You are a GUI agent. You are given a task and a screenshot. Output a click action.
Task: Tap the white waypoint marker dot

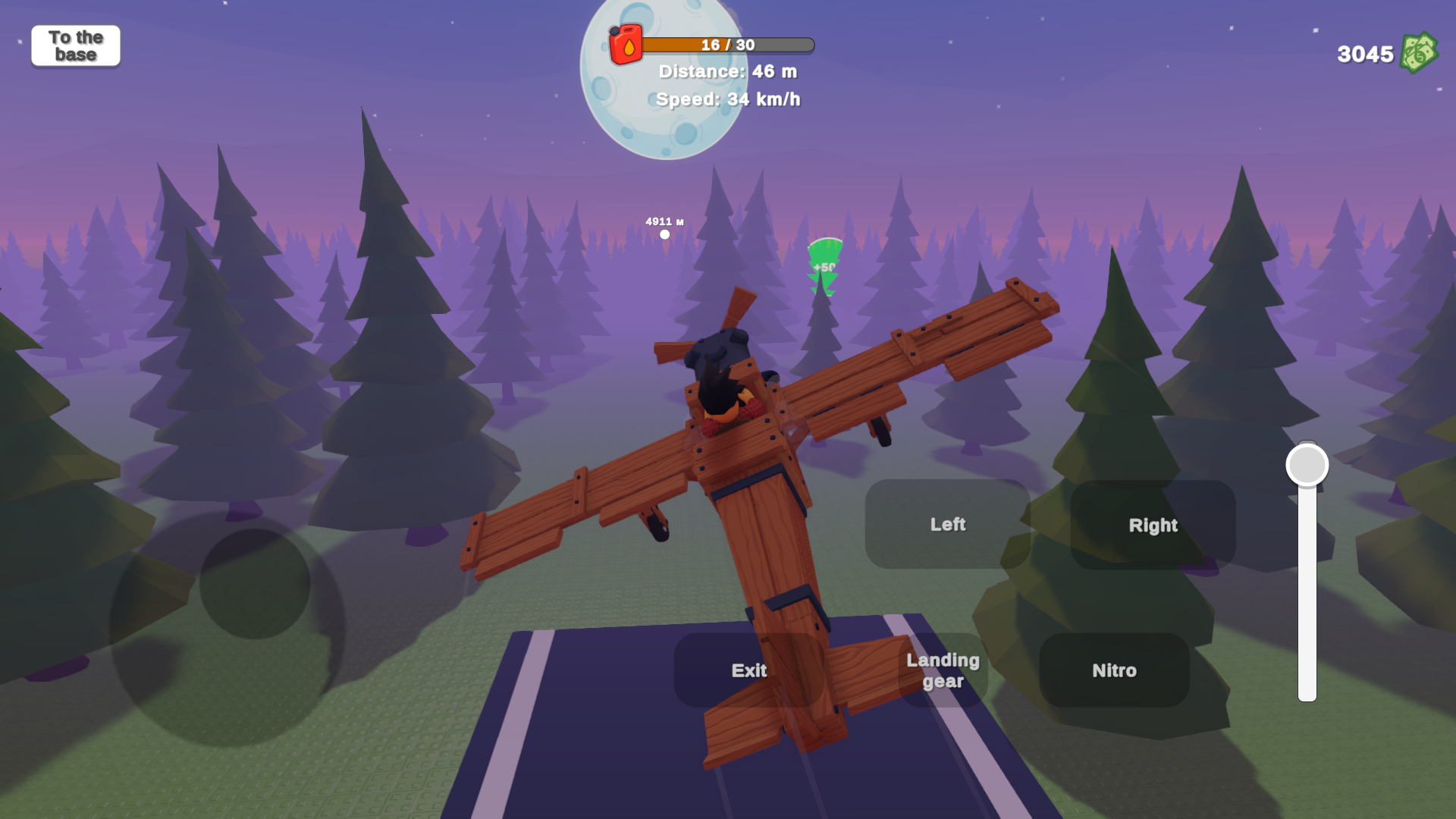(x=665, y=234)
